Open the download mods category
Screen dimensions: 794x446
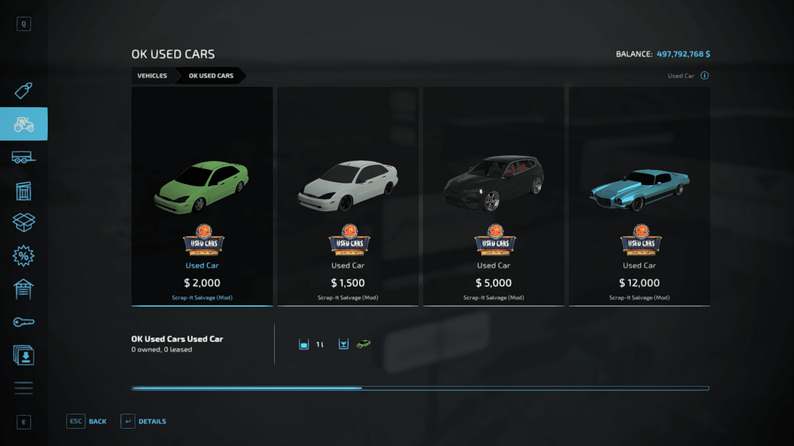point(24,355)
